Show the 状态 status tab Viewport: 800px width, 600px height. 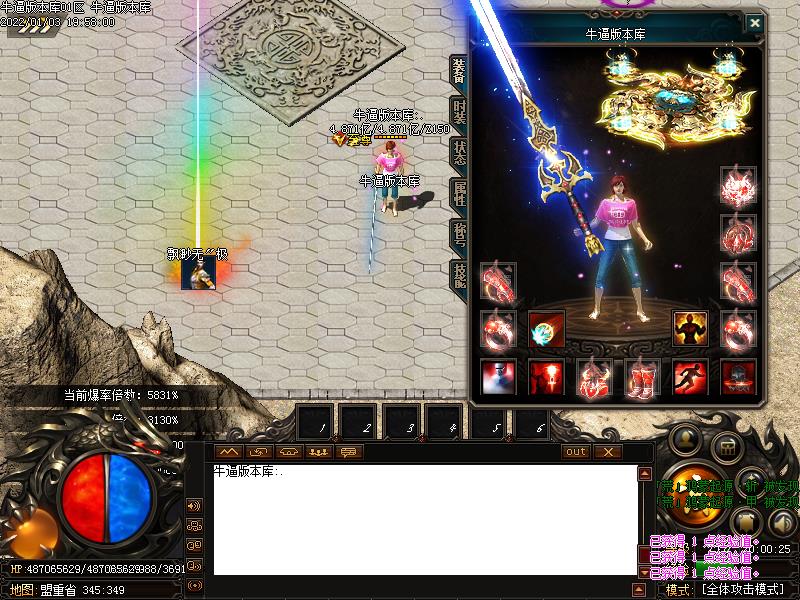coord(459,153)
